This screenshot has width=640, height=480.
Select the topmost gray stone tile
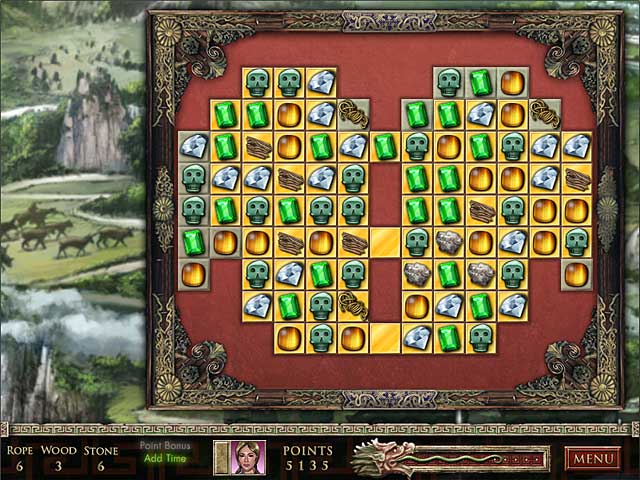coord(449,242)
